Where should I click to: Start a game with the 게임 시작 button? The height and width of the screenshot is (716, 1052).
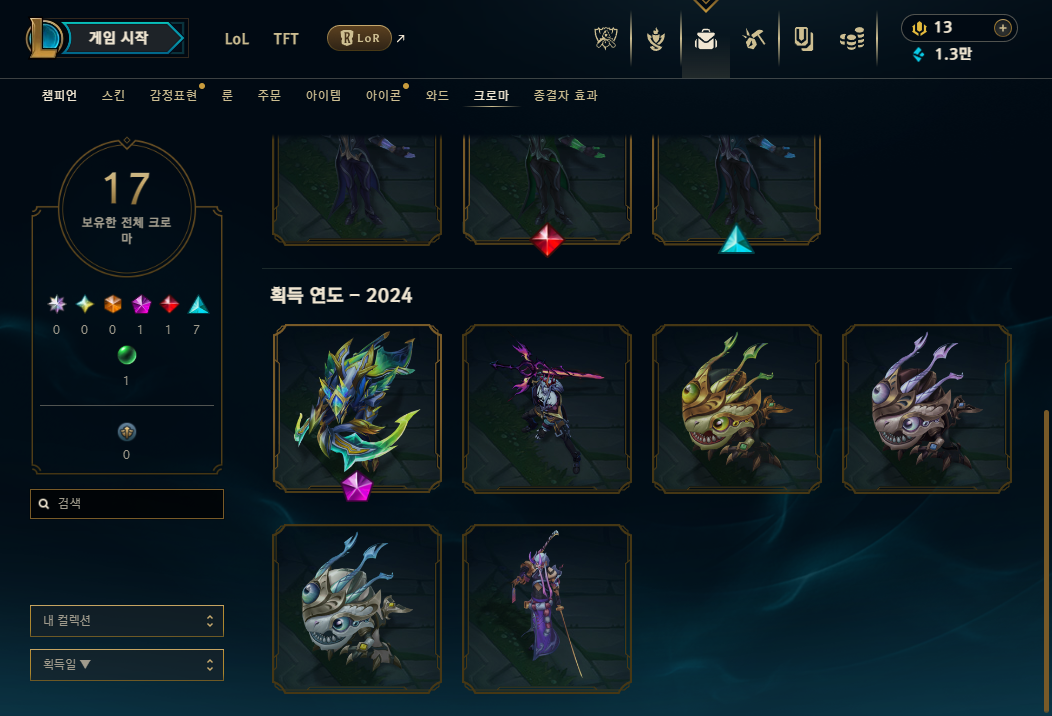point(119,38)
